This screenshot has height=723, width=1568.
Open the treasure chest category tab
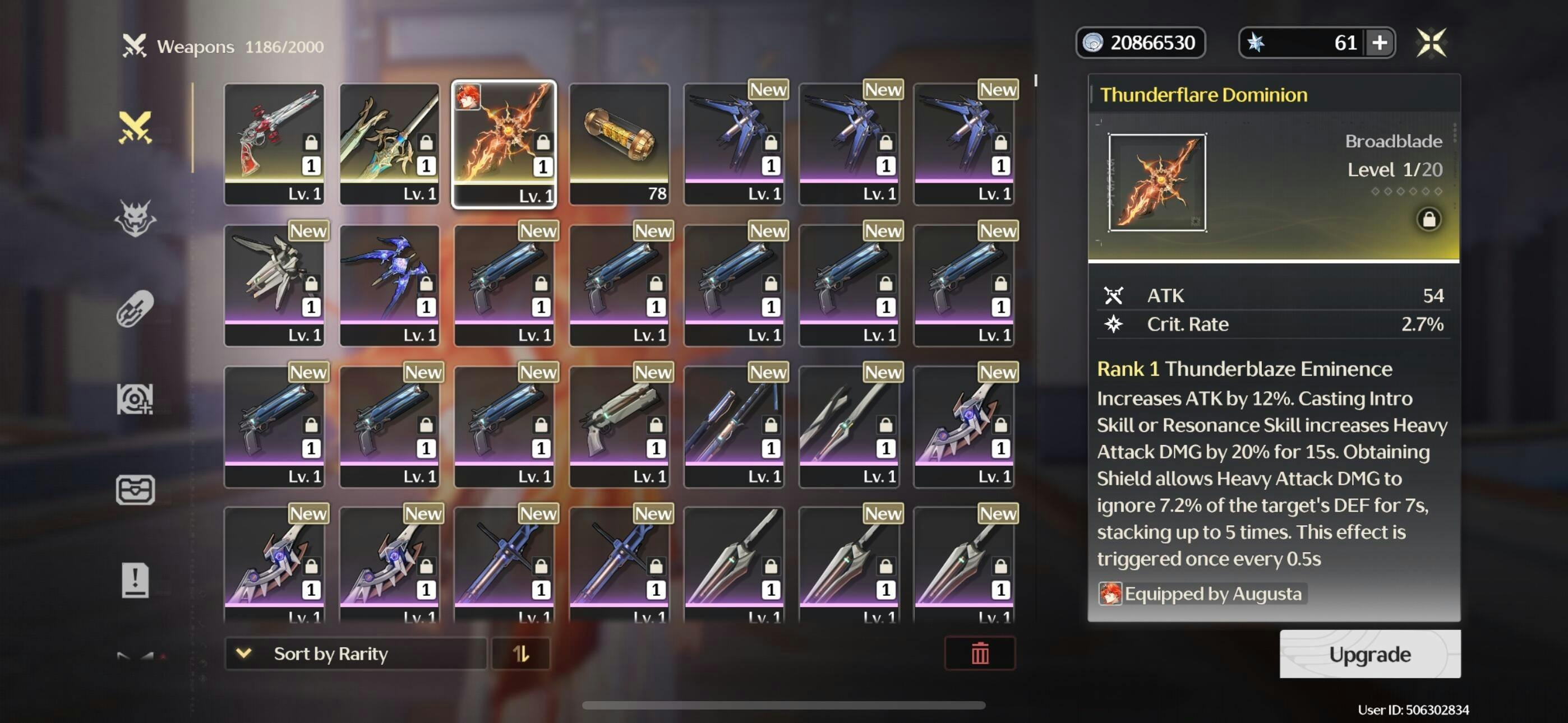[x=135, y=489]
